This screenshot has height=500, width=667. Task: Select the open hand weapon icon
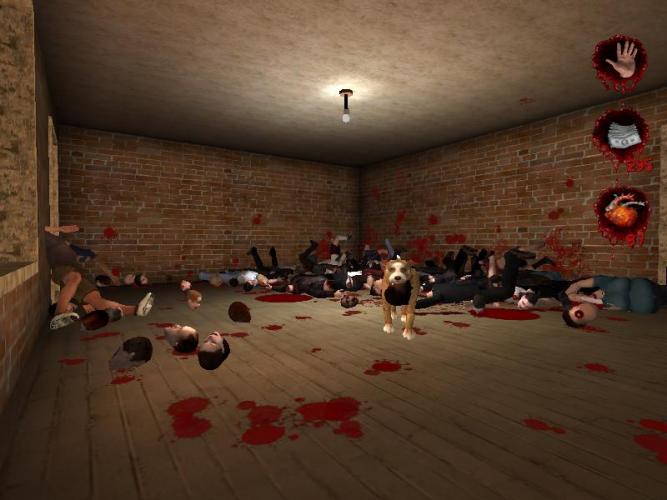click(x=620, y=61)
